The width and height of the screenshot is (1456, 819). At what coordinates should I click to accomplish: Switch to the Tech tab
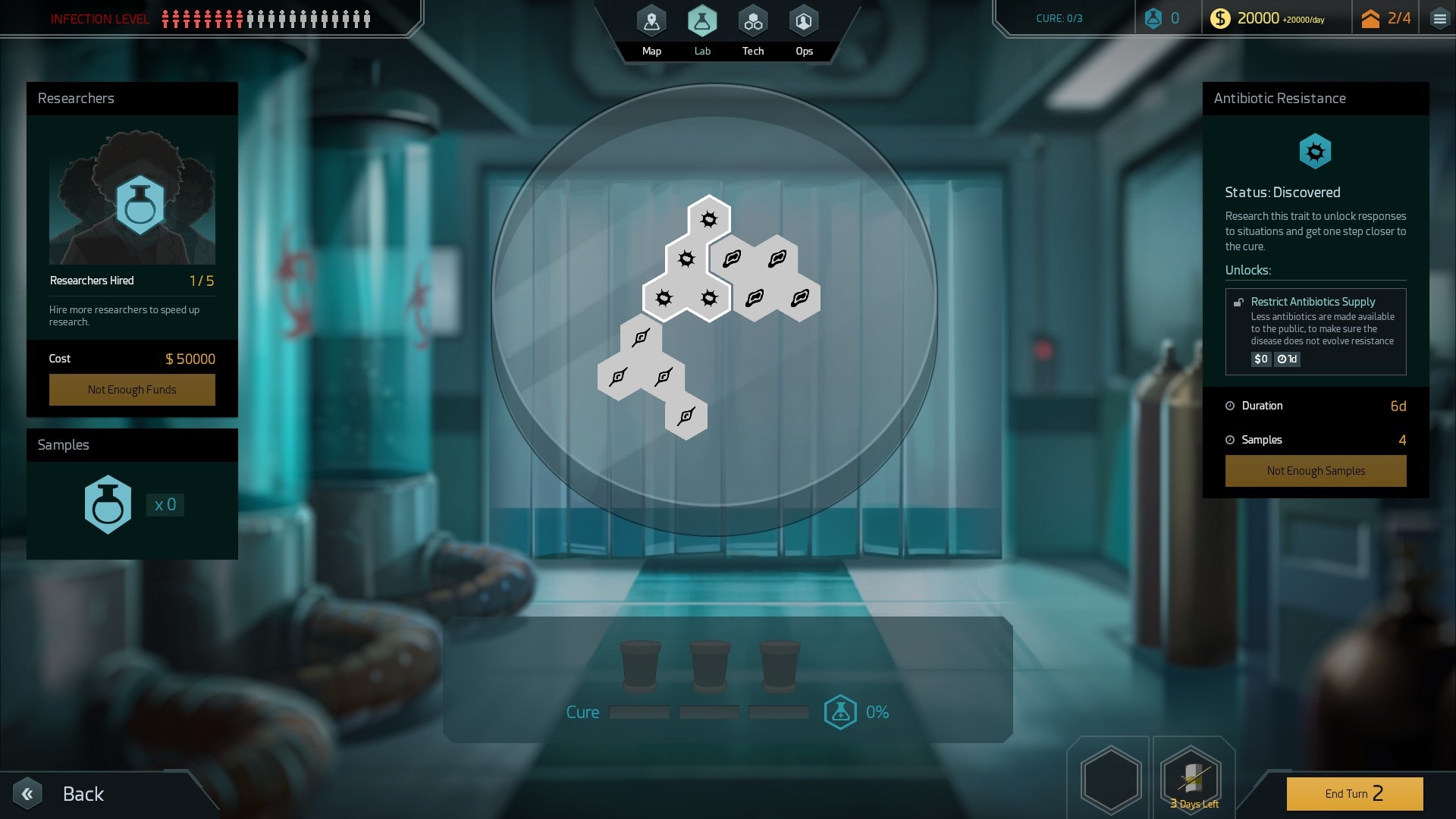752,21
